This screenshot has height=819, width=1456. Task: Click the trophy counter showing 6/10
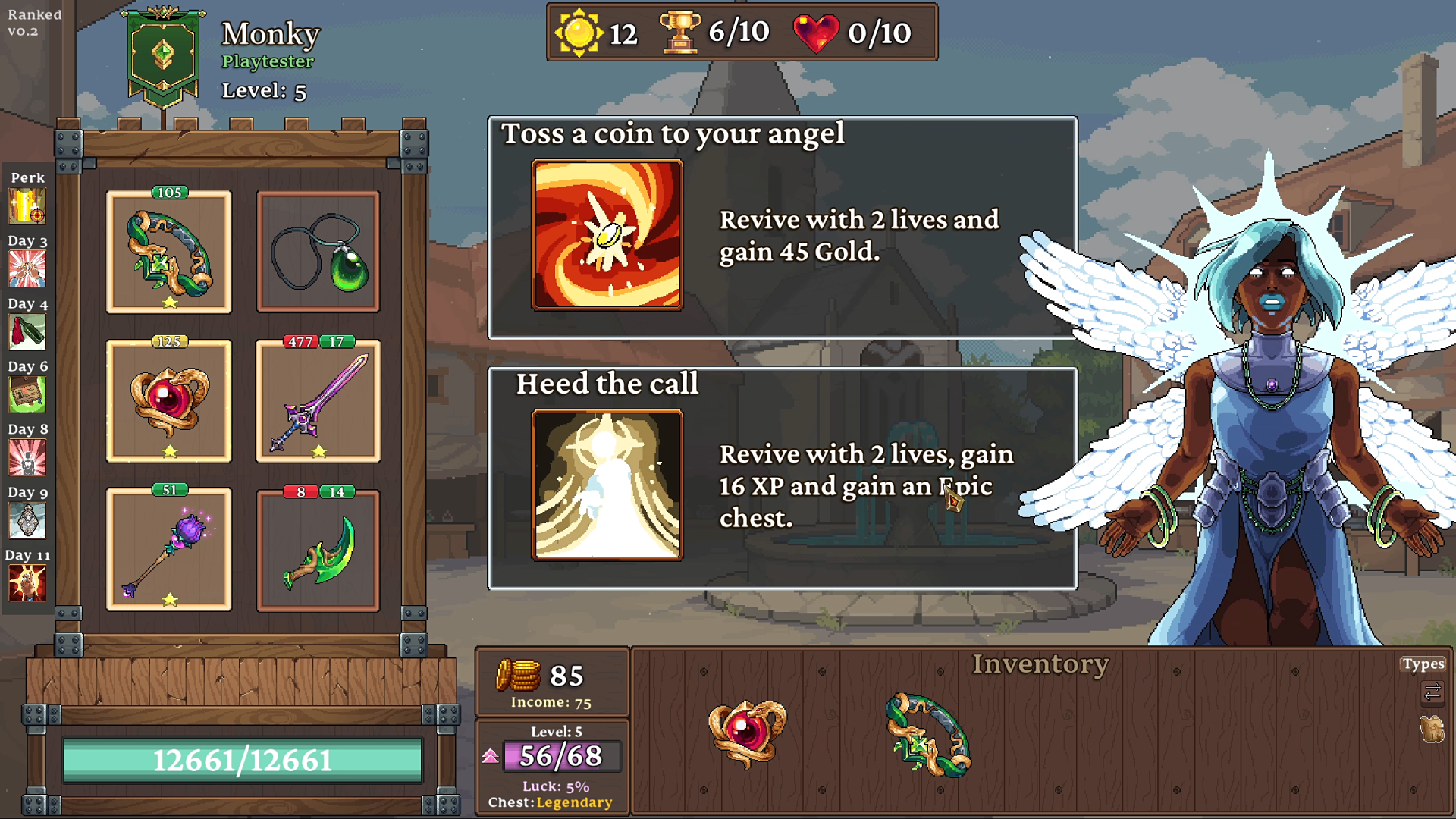point(711,32)
